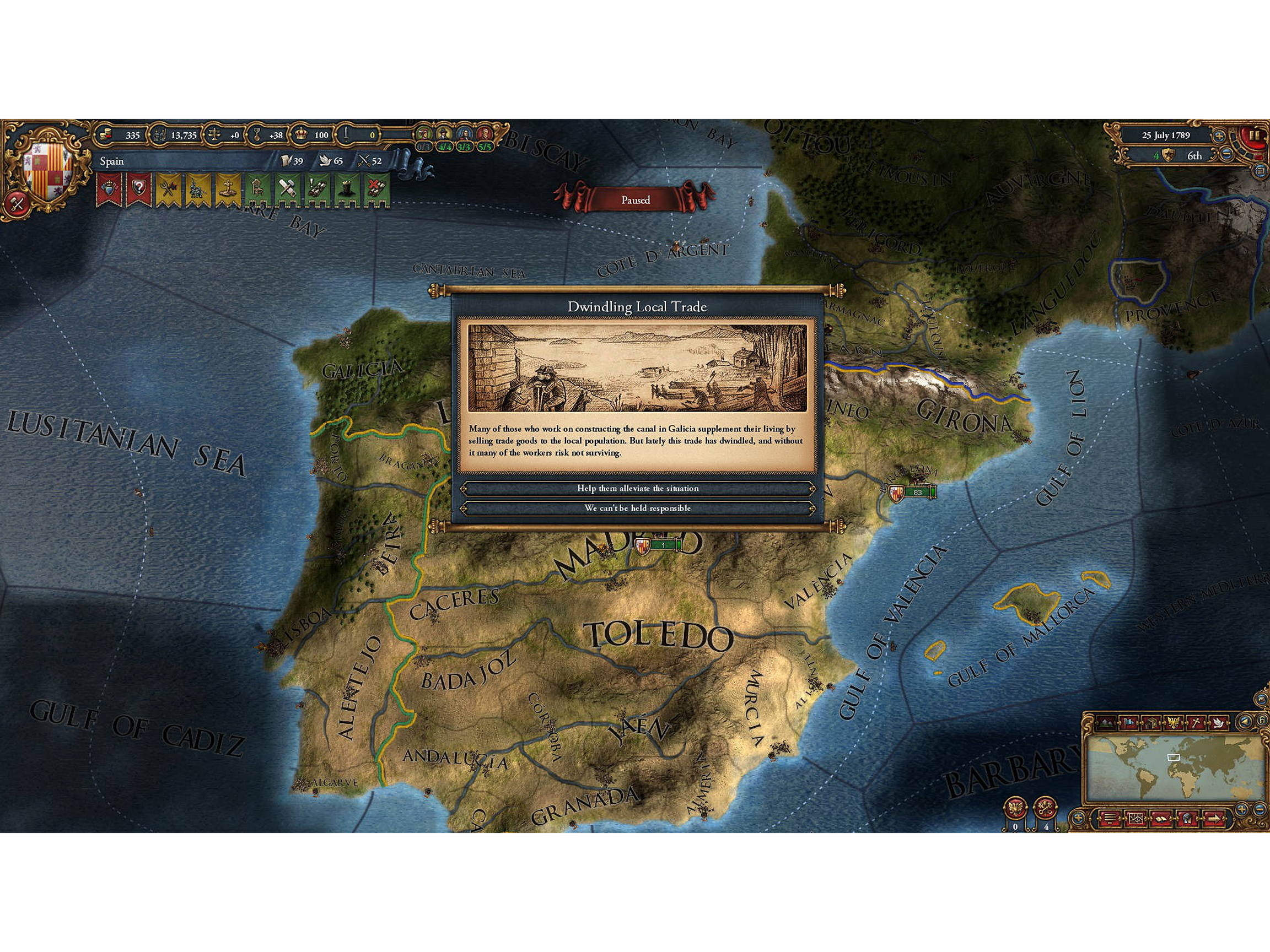Screen dimensions: 1270x952
Task: Choose 'Help them alleviate the situation'
Action: (637, 488)
